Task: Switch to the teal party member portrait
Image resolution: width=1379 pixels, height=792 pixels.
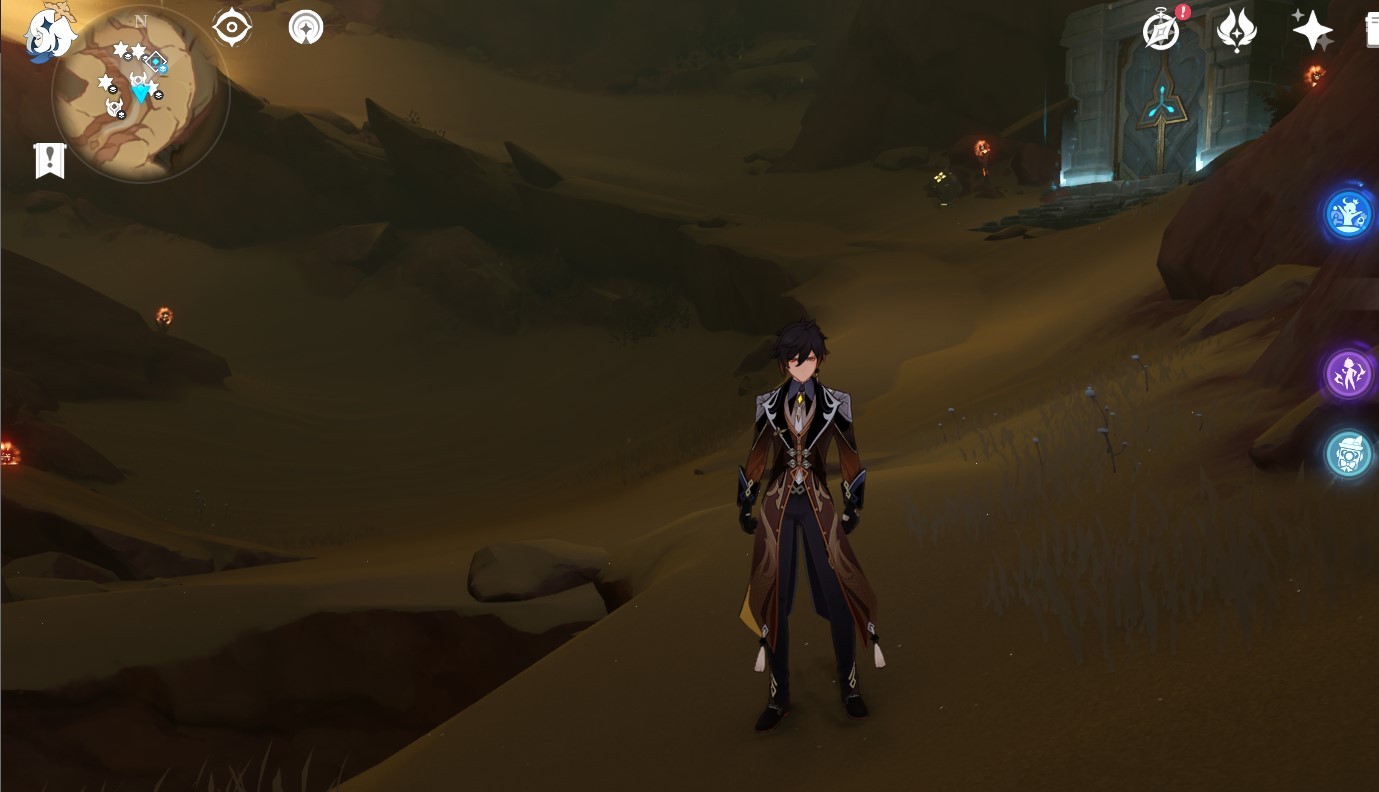Action: pos(1348,454)
